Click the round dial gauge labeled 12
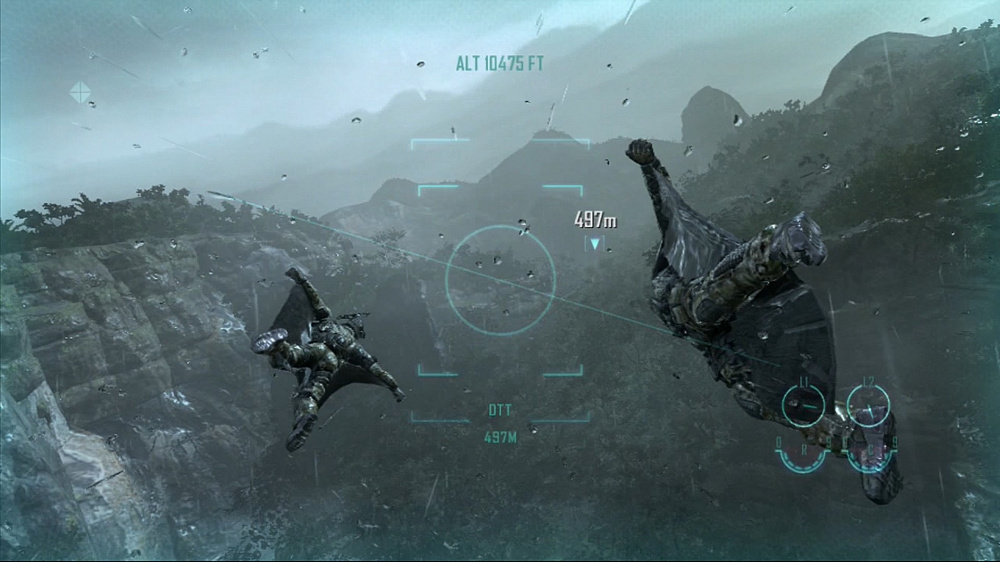Image resolution: width=1000 pixels, height=562 pixels. pyautogui.click(x=868, y=405)
